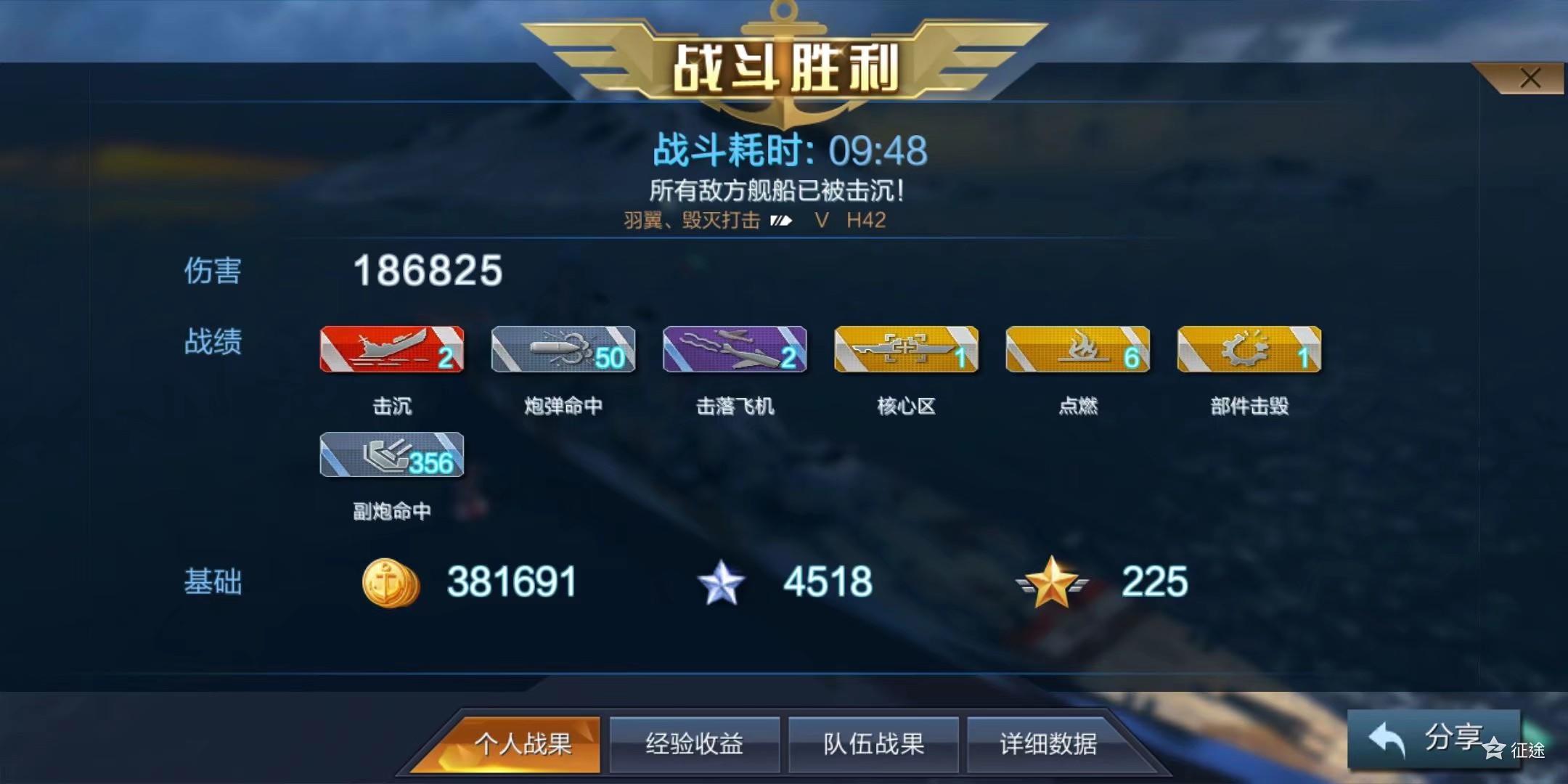The height and width of the screenshot is (784, 1568).
Task: Click the damage value 186825
Action: tap(429, 271)
